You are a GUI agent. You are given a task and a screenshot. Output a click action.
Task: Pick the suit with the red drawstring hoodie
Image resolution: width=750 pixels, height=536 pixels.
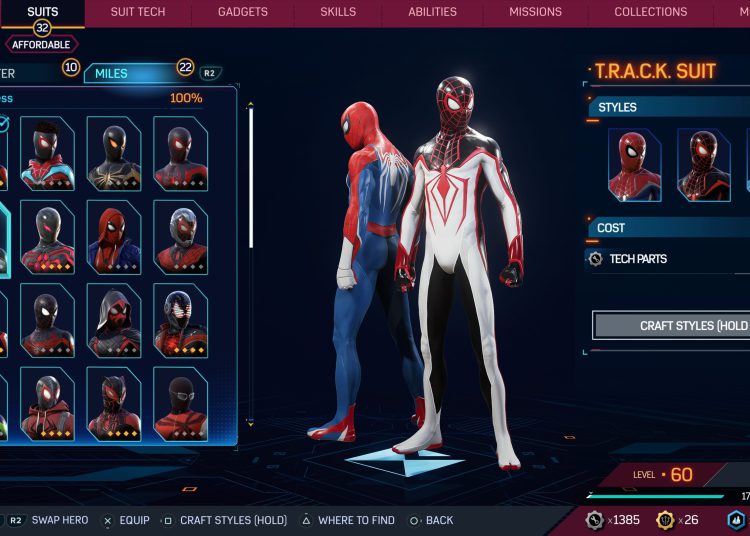tap(47, 404)
